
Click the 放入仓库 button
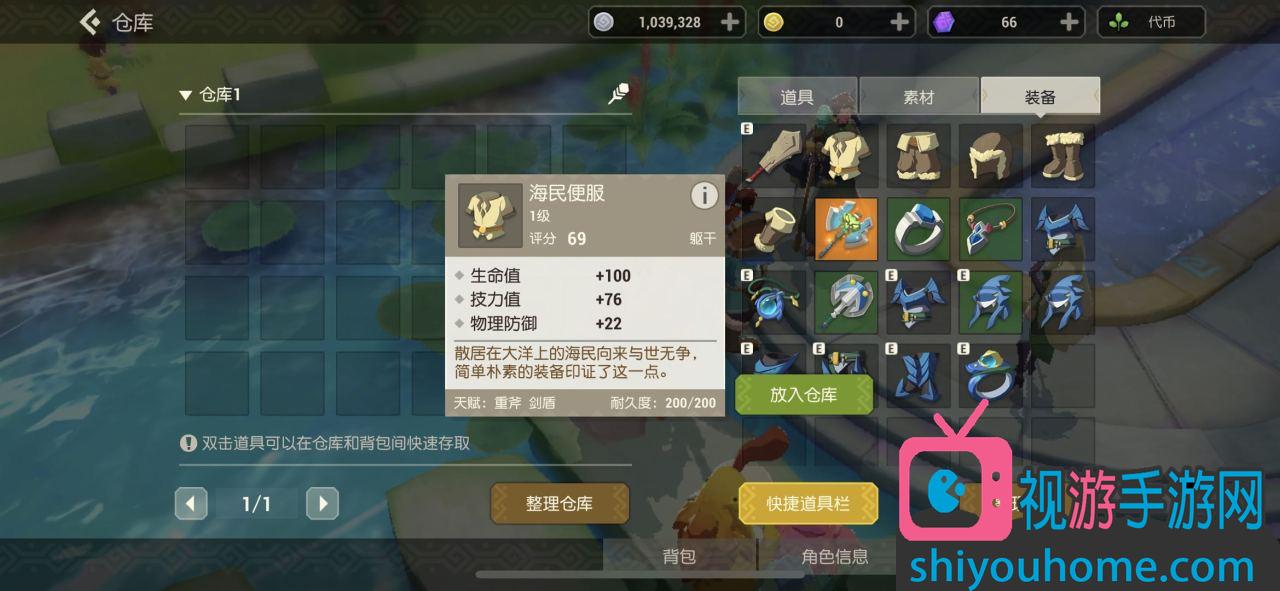[803, 395]
